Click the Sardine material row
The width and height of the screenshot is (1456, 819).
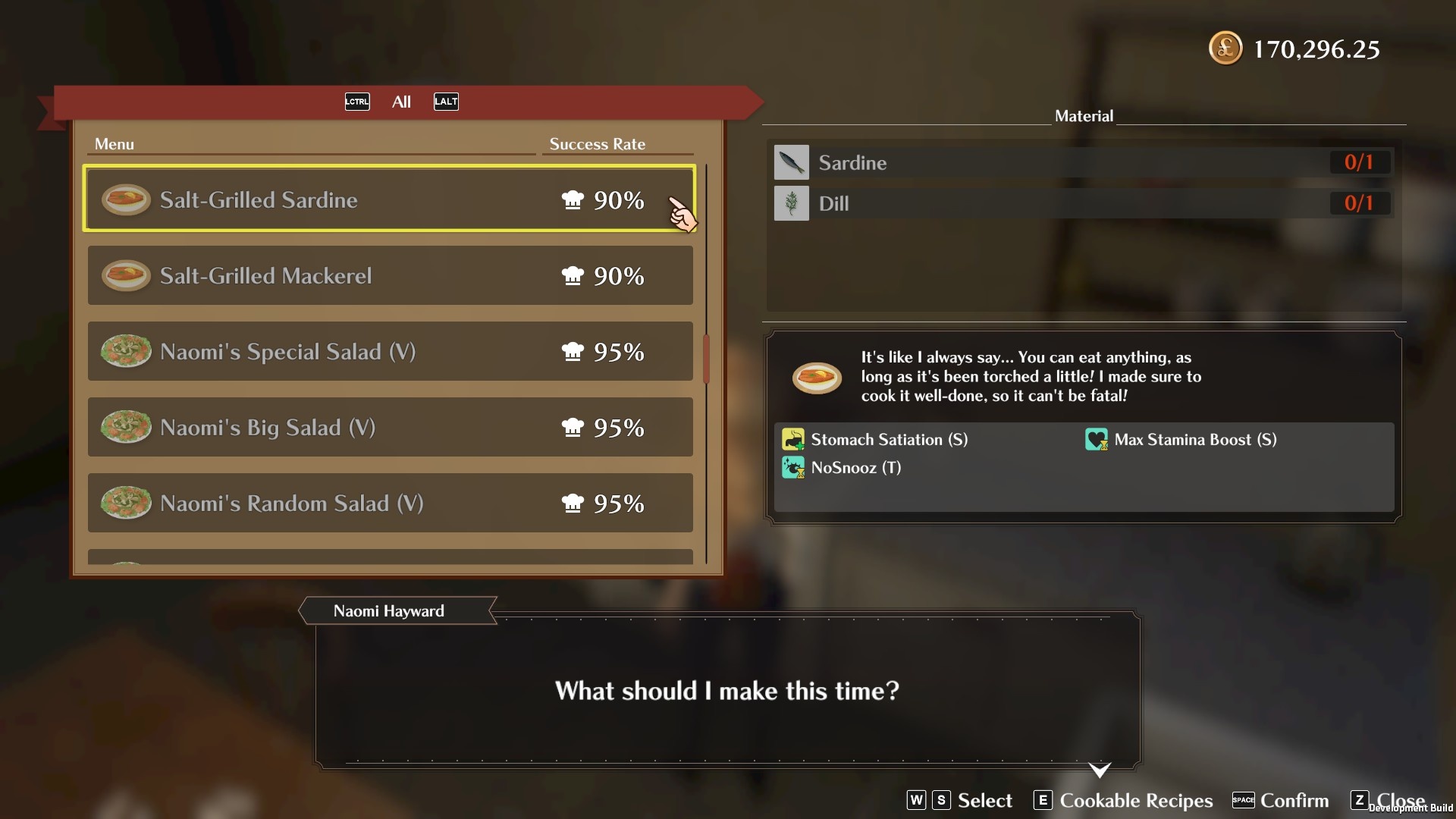[1082, 162]
